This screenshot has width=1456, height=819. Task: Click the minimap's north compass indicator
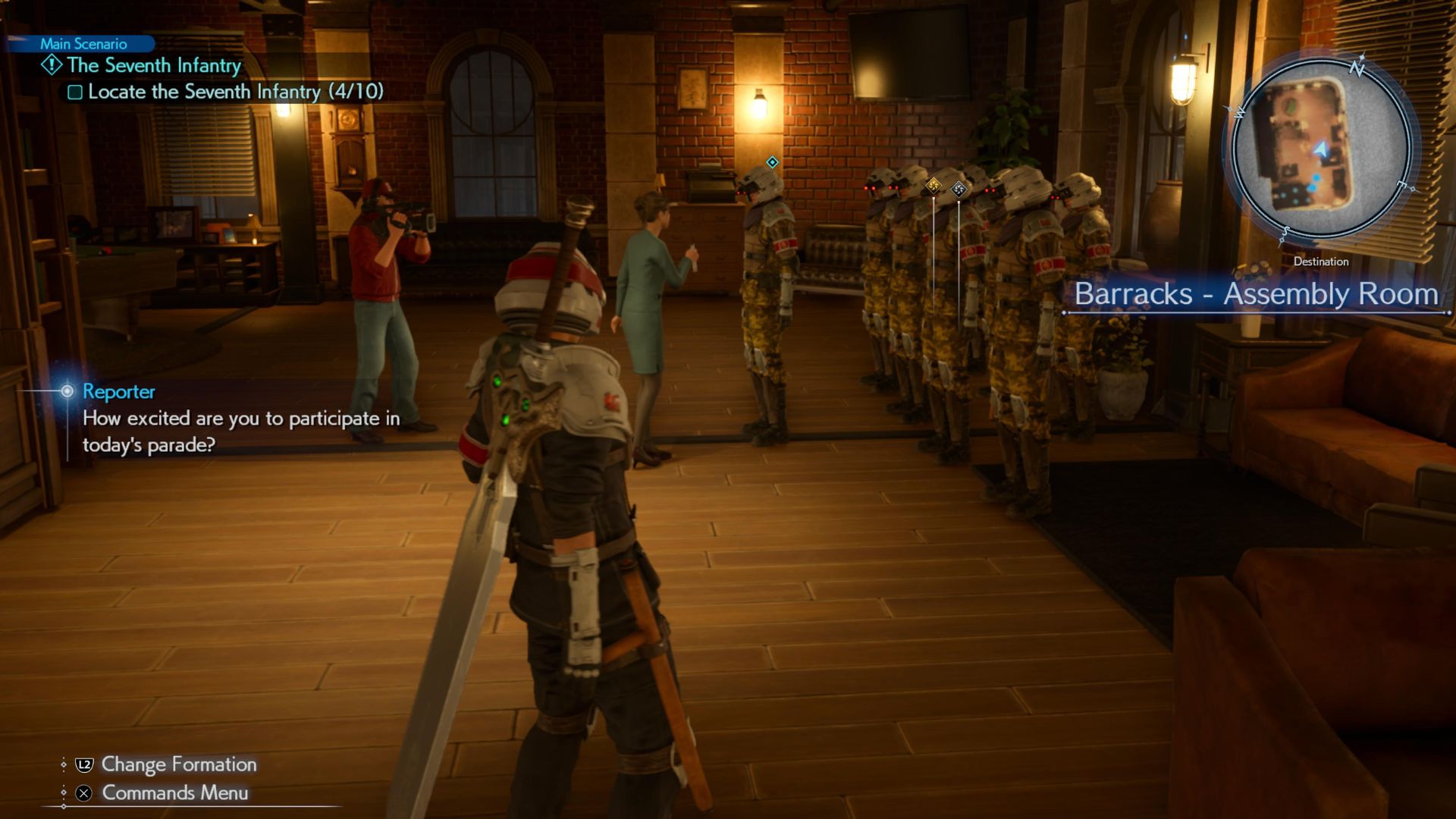click(x=1357, y=68)
